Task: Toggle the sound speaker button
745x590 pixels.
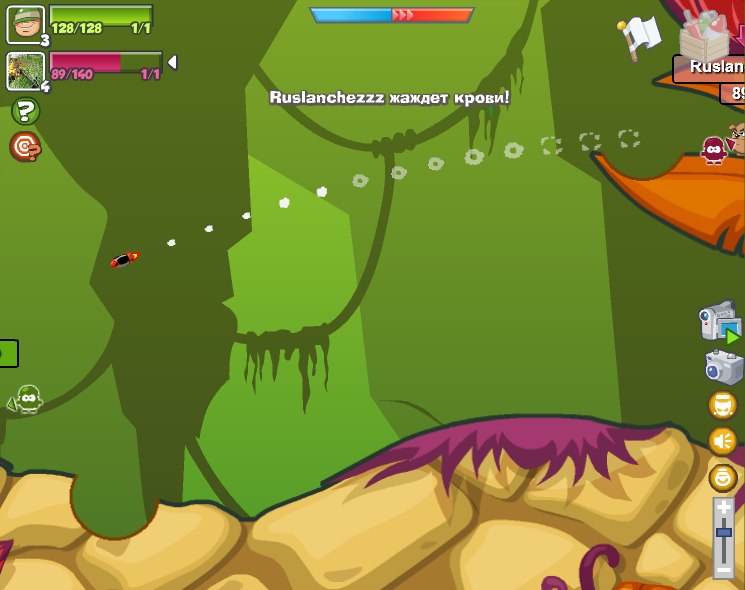Action: [723, 441]
